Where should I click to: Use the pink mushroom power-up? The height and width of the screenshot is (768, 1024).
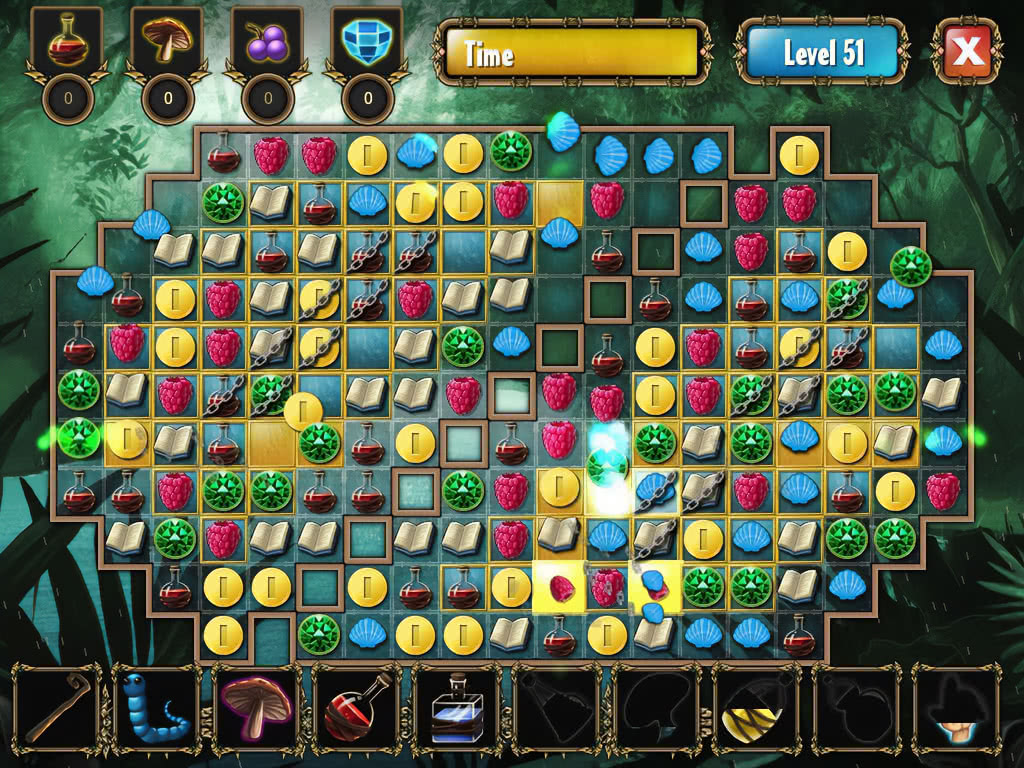click(256, 707)
